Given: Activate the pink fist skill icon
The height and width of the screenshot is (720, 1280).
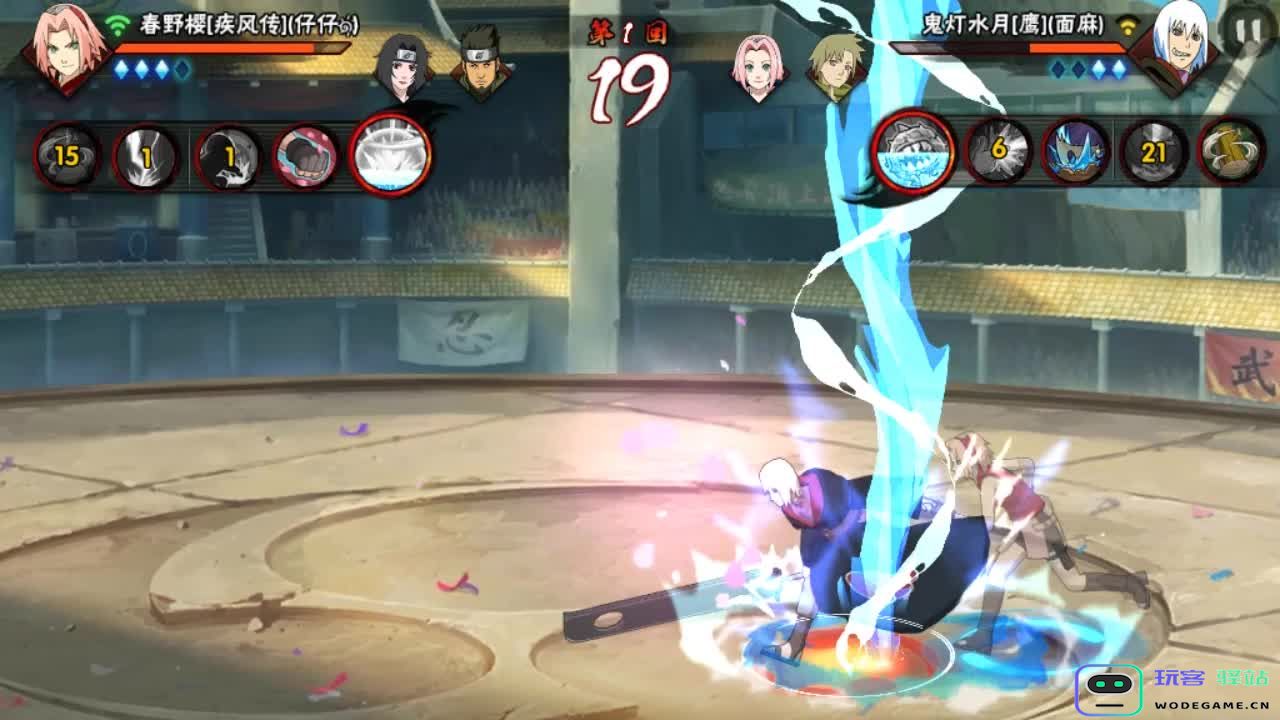Looking at the screenshot, I should click(x=305, y=156).
